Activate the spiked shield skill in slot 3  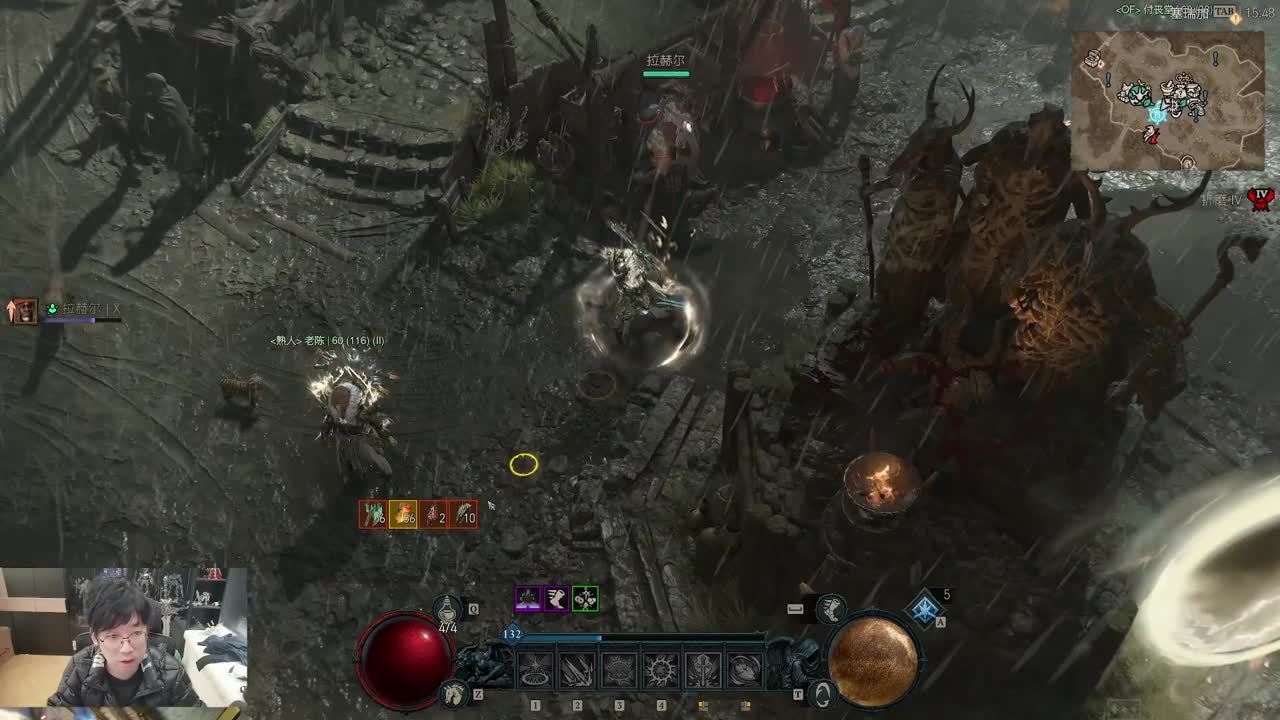pyautogui.click(x=619, y=670)
